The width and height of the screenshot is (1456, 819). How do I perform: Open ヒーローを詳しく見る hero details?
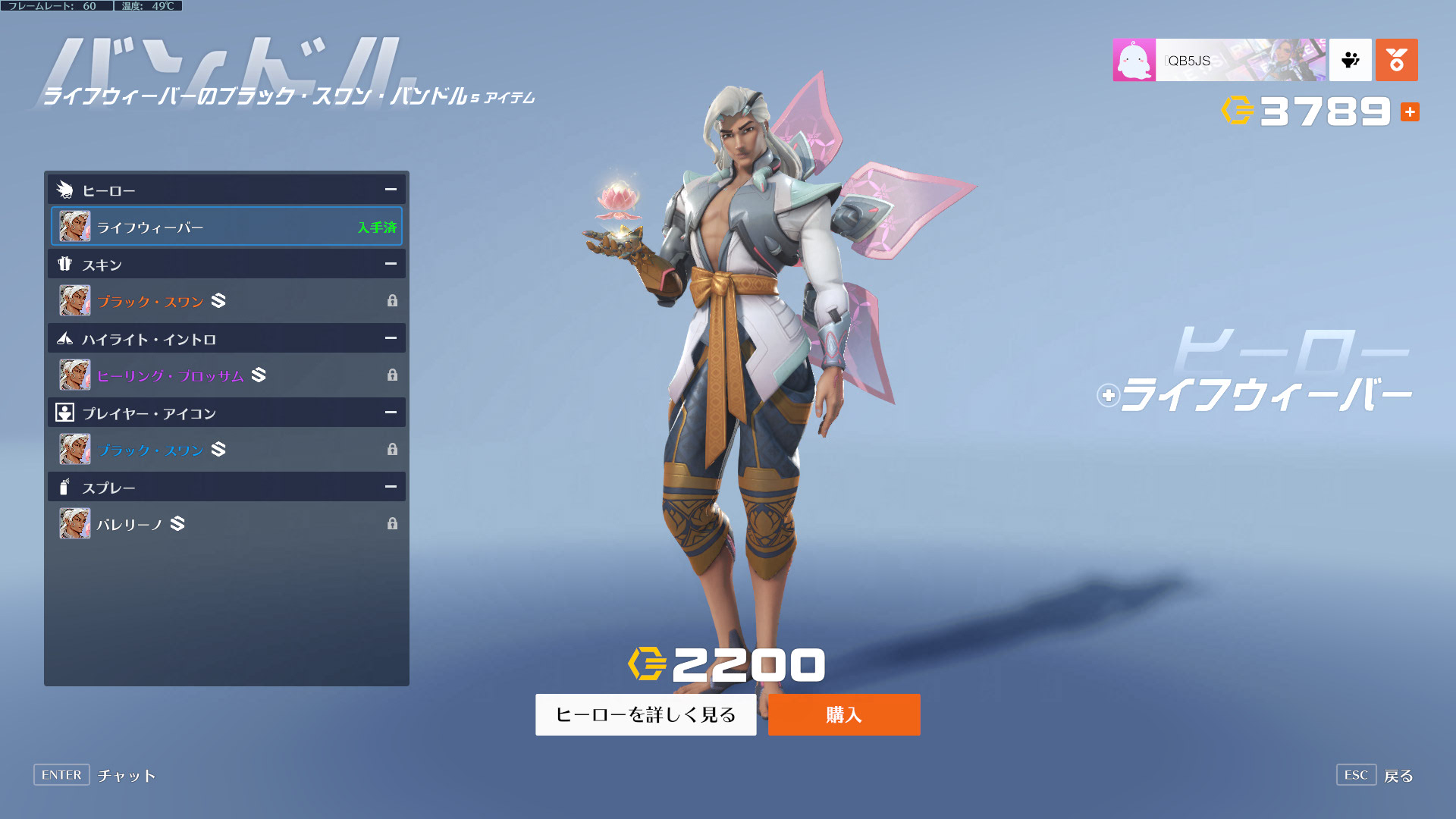coord(645,714)
